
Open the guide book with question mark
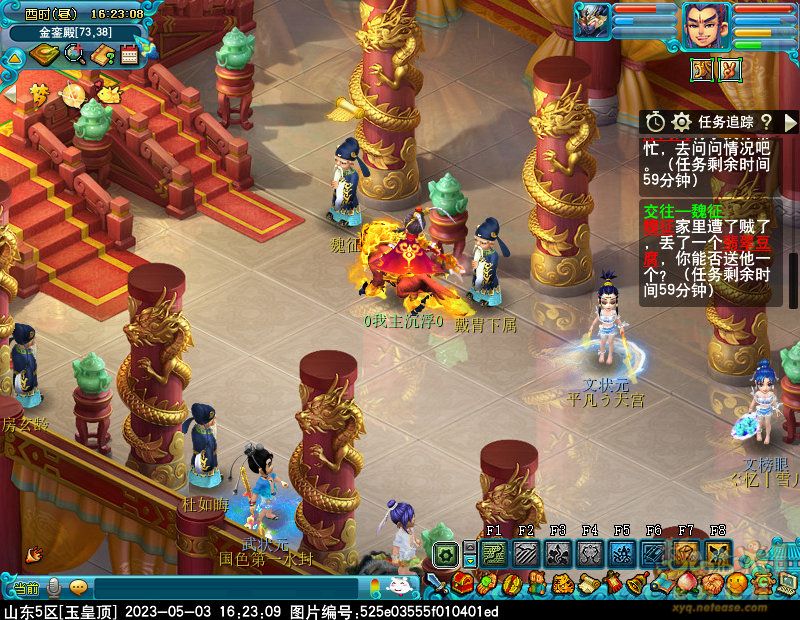(x=103, y=55)
